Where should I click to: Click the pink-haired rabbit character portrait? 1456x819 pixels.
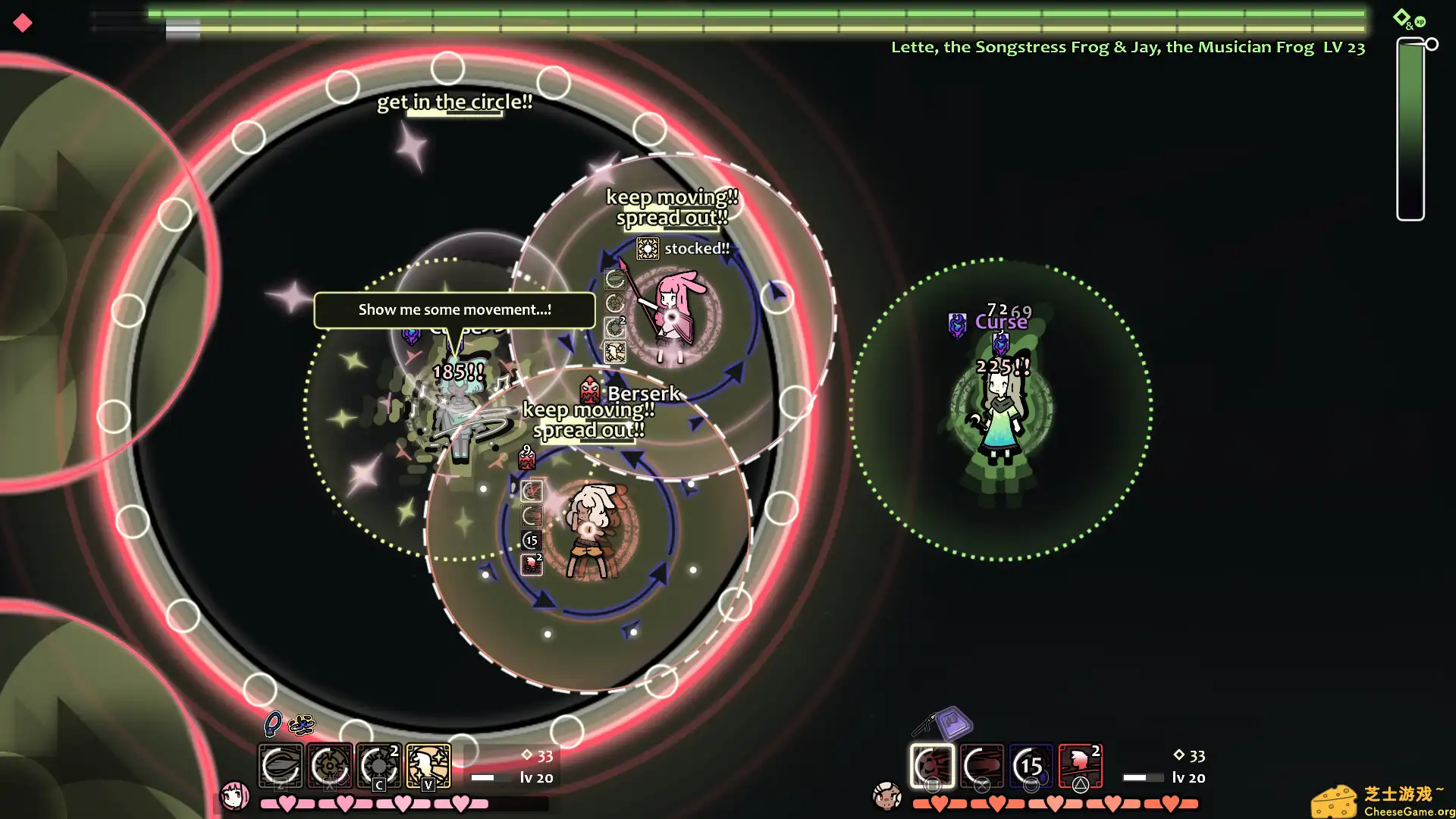point(234,795)
